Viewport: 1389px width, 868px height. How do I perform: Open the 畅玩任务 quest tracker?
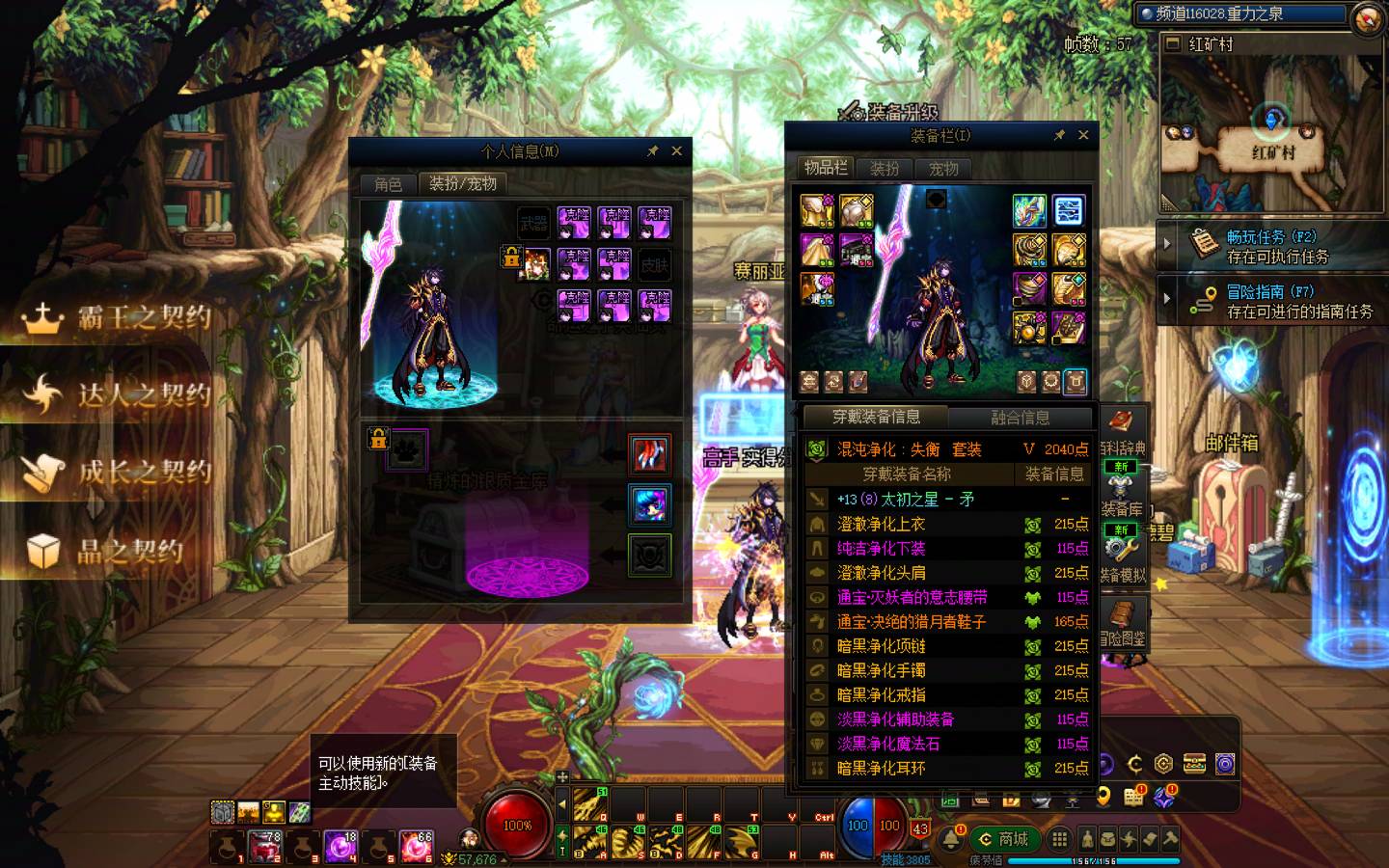pyautogui.click(x=1271, y=246)
